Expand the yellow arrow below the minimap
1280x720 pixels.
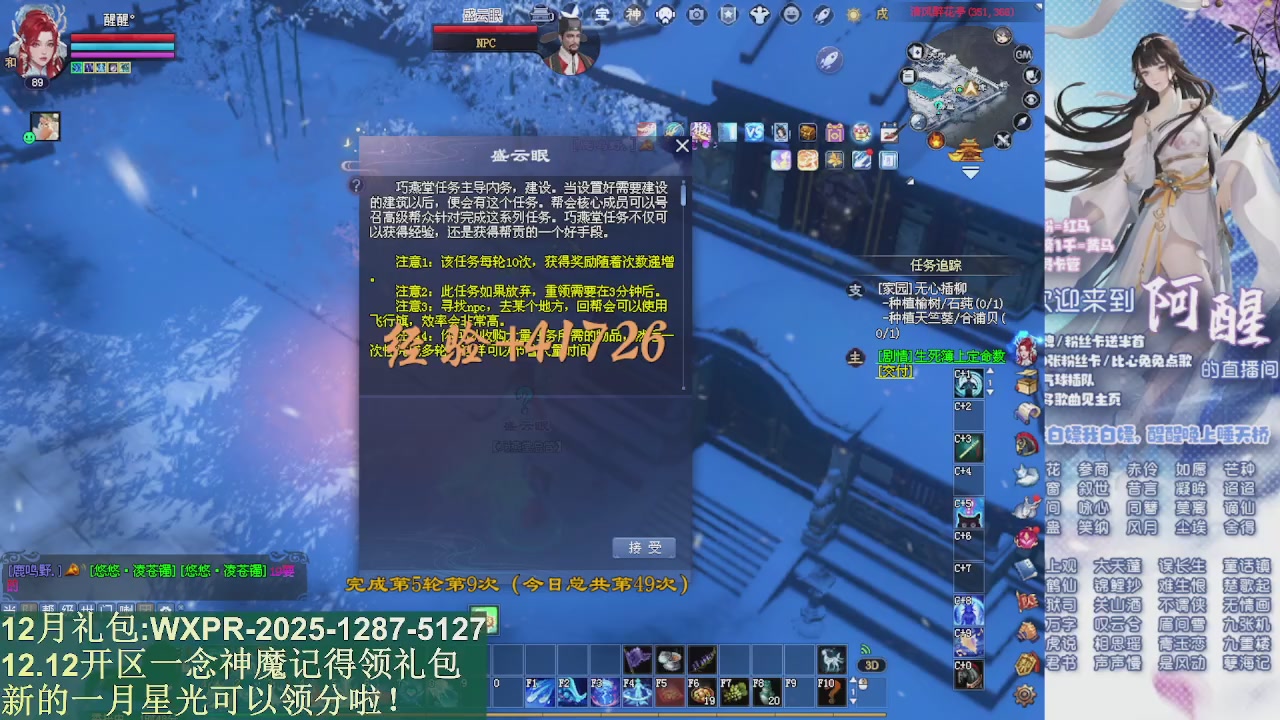[970, 172]
